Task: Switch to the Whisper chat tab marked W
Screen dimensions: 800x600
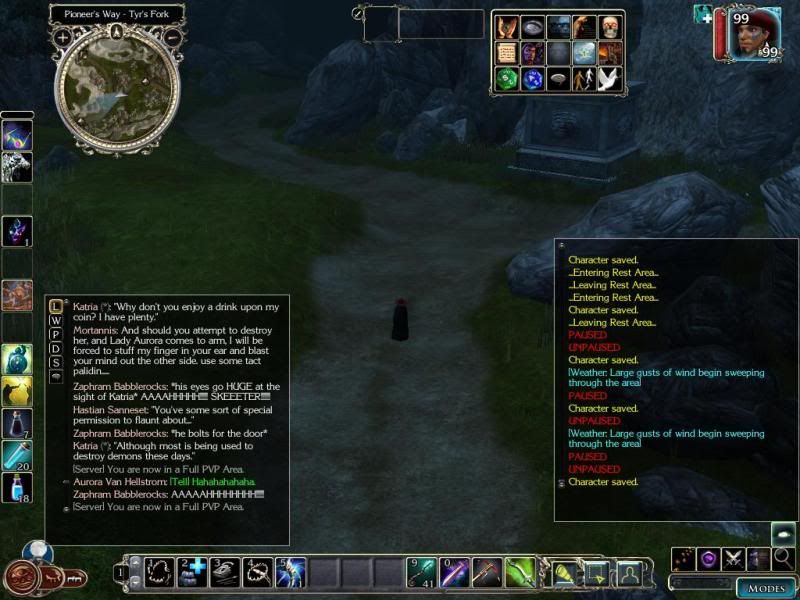Action: [56, 320]
